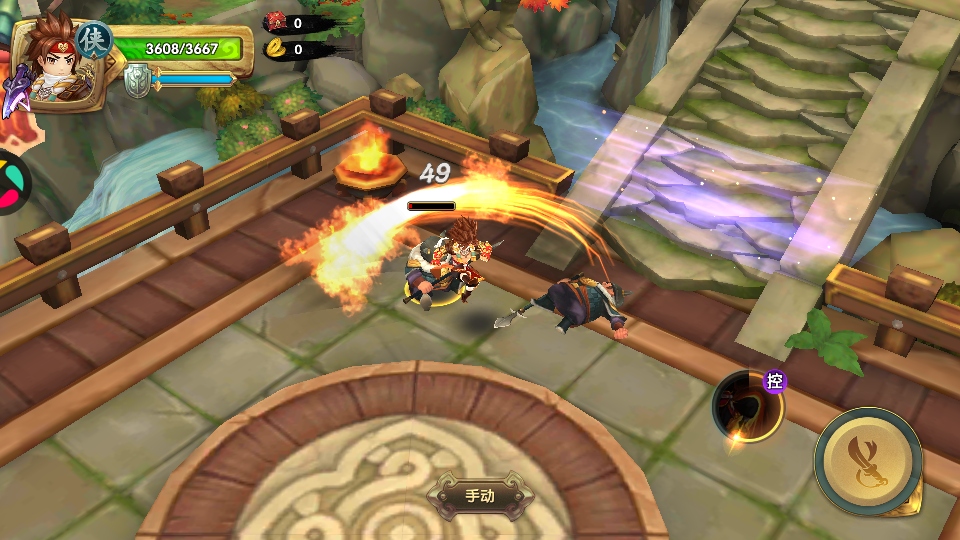The width and height of the screenshot is (960, 540).
Task: Activate the control skill marked 控
Action: 747,405
